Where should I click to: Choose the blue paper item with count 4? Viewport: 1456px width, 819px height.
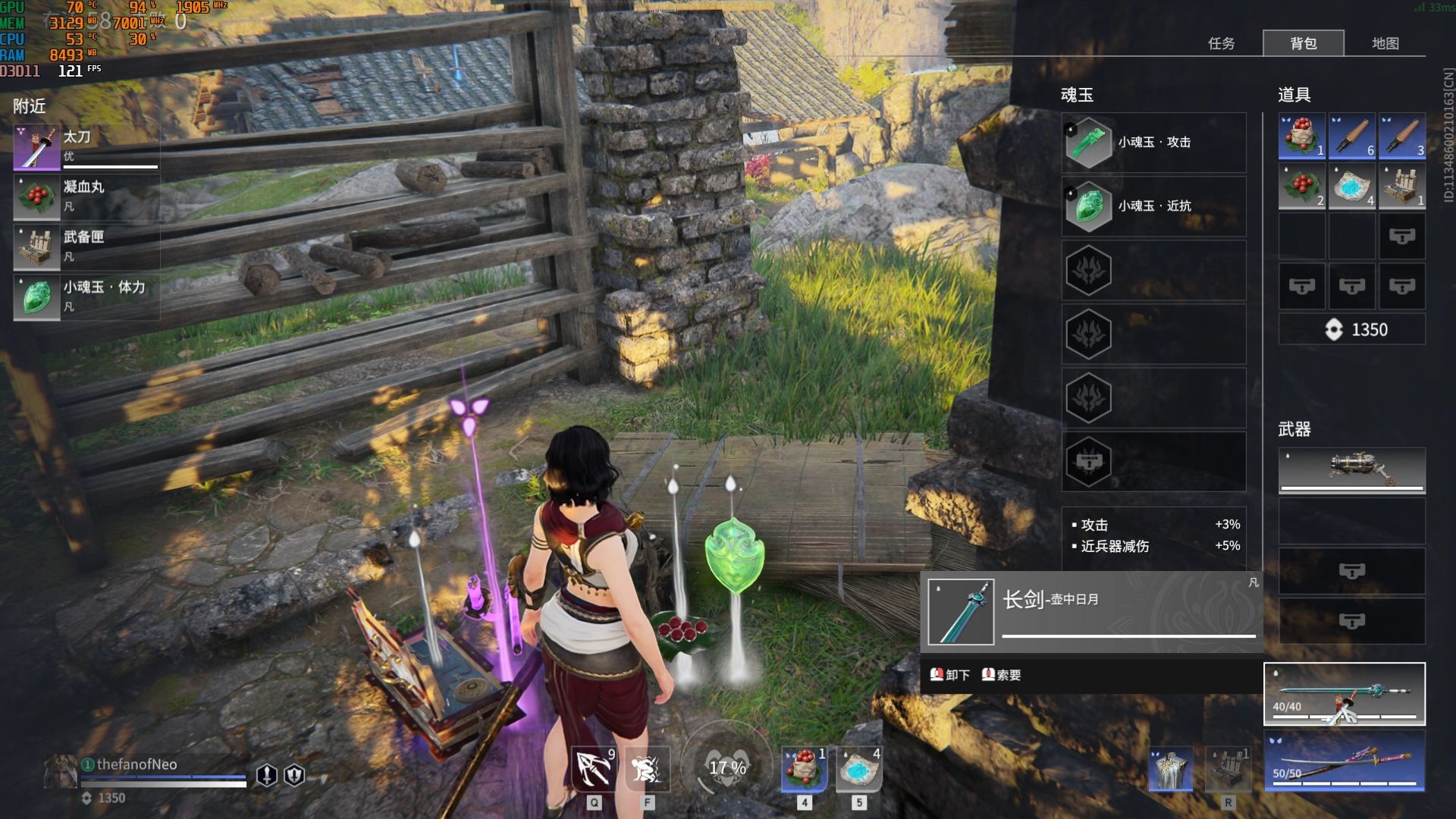1351,187
